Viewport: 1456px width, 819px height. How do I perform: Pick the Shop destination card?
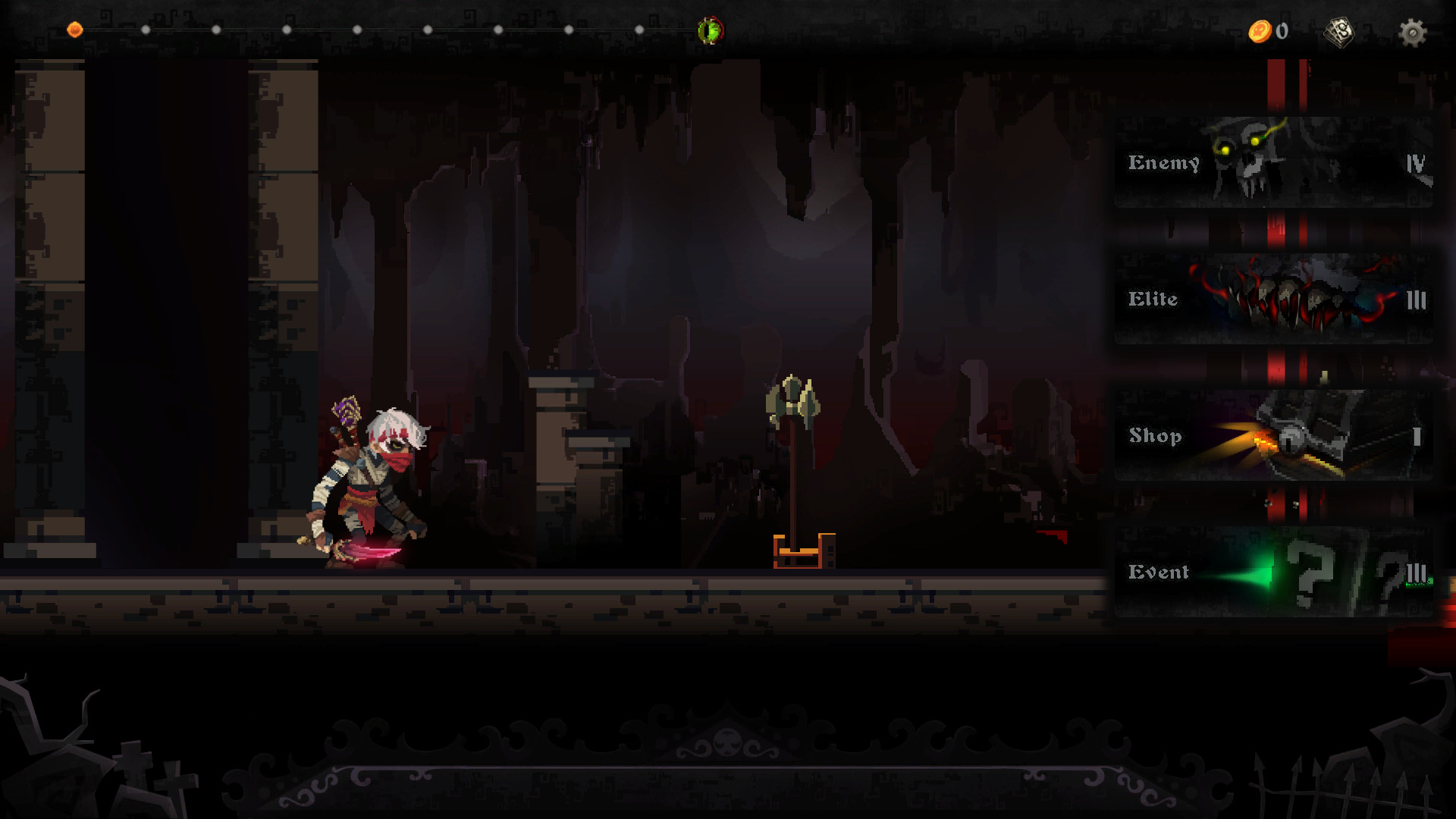(x=1273, y=435)
